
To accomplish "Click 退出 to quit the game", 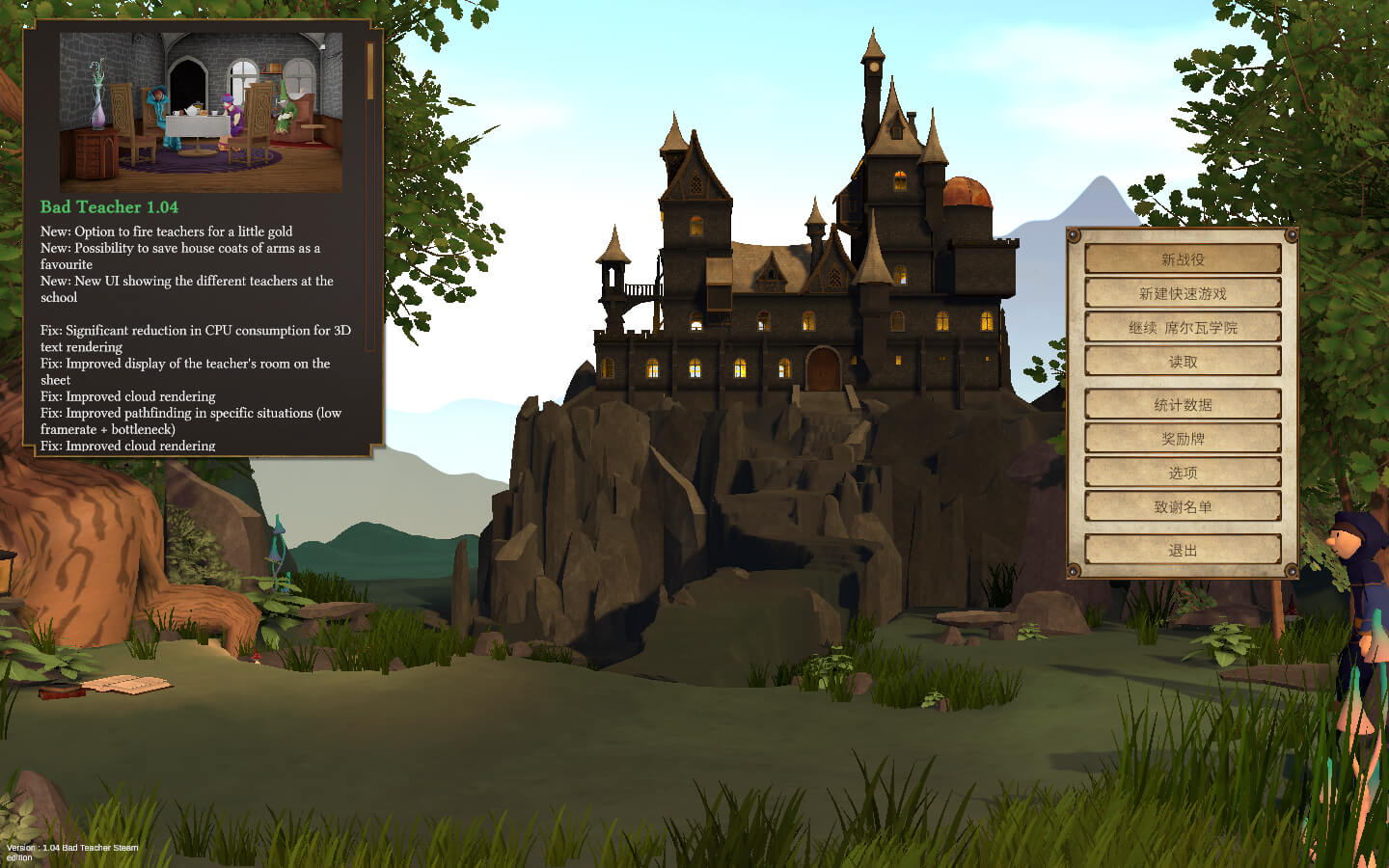I will 1183,550.
